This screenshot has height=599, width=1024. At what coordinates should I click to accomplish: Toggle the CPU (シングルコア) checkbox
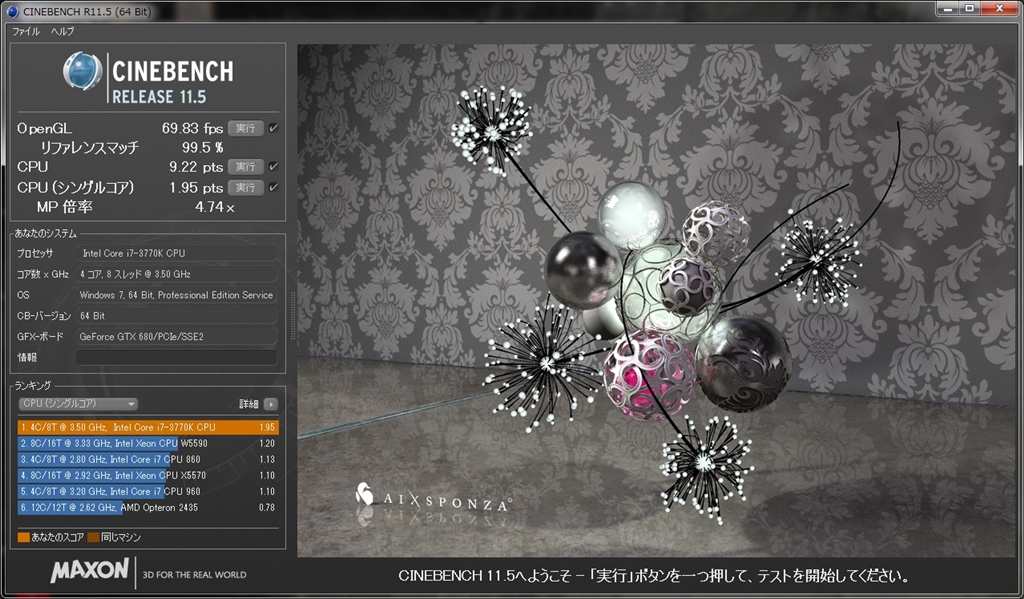[274, 187]
